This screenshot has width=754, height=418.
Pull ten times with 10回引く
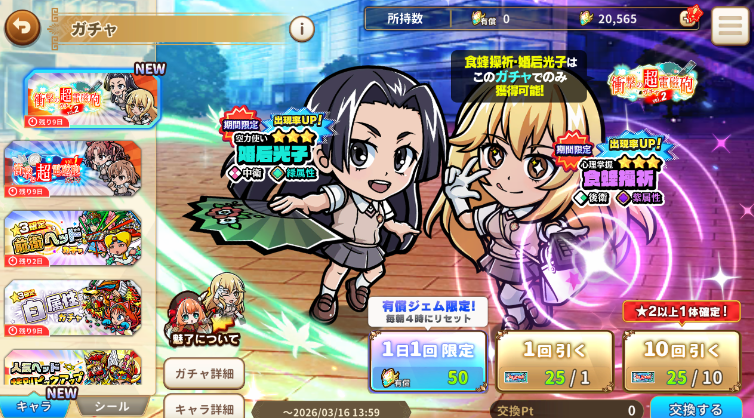tap(682, 361)
